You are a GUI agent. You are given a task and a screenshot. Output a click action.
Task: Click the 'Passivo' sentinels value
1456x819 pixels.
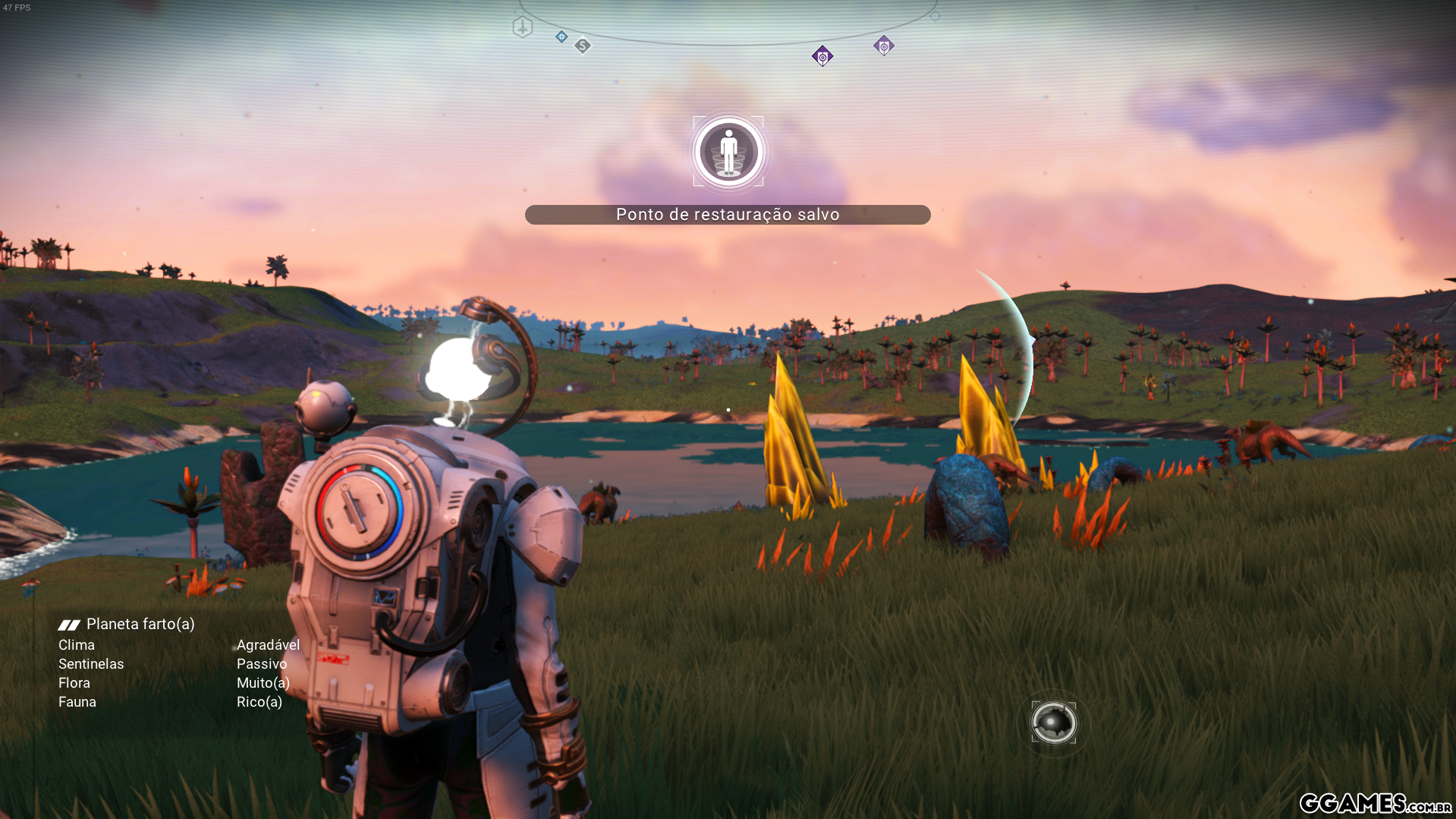(x=261, y=663)
